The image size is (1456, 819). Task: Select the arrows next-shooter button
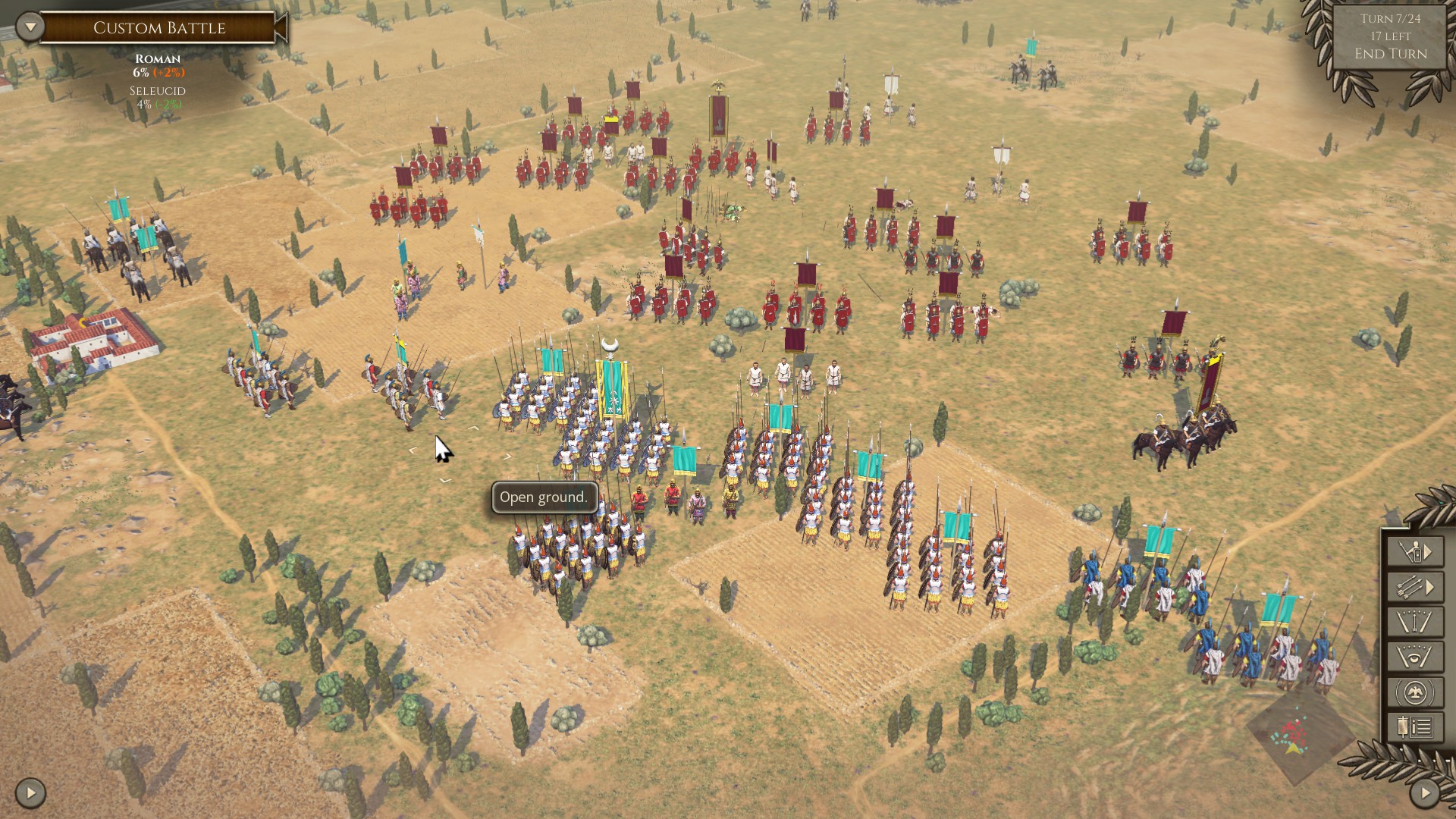coord(1414,587)
